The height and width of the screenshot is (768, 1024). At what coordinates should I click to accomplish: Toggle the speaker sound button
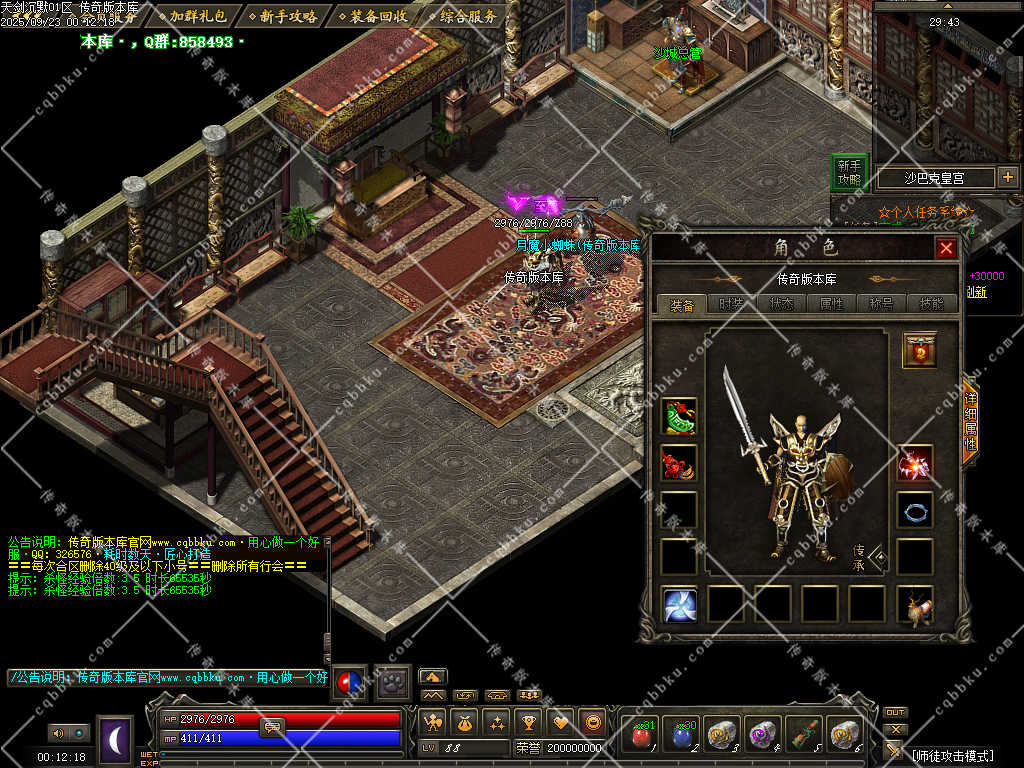click(x=56, y=733)
